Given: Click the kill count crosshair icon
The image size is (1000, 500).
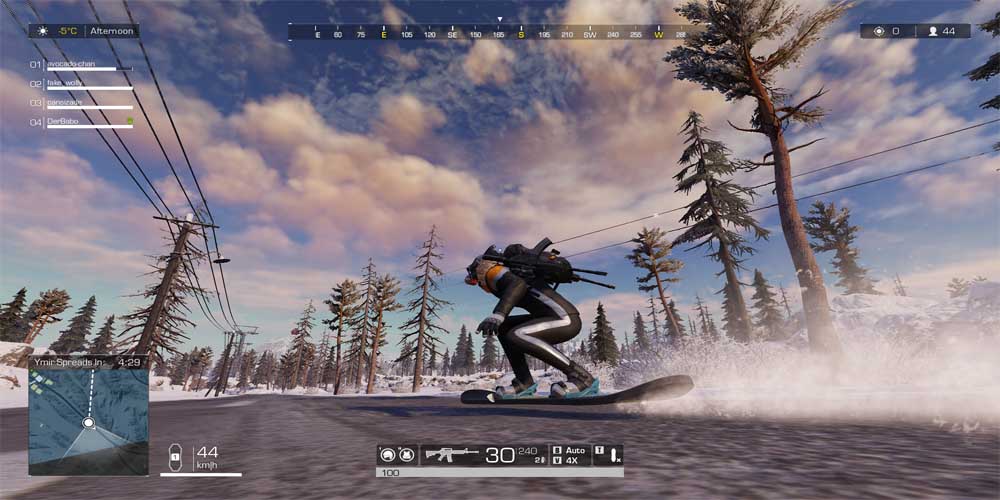Looking at the screenshot, I should pyautogui.click(x=879, y=31).
